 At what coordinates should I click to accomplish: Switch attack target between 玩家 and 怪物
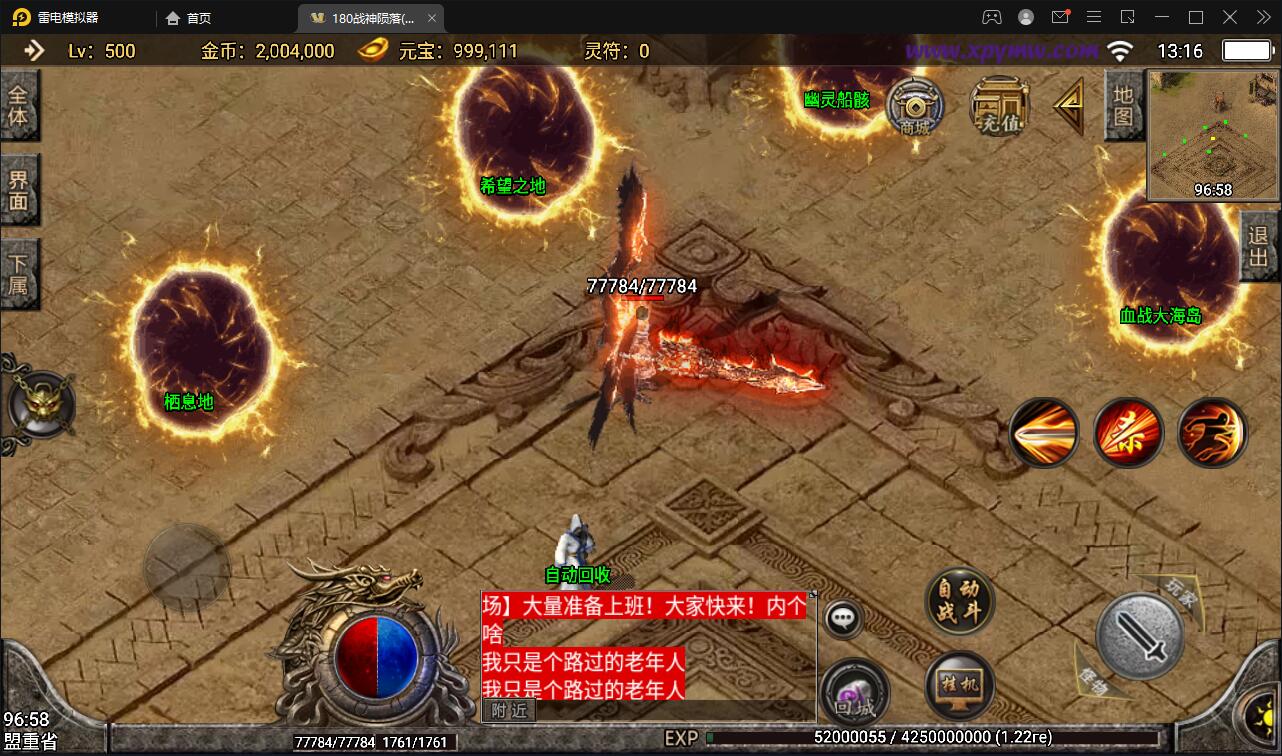click(1140, 635)
